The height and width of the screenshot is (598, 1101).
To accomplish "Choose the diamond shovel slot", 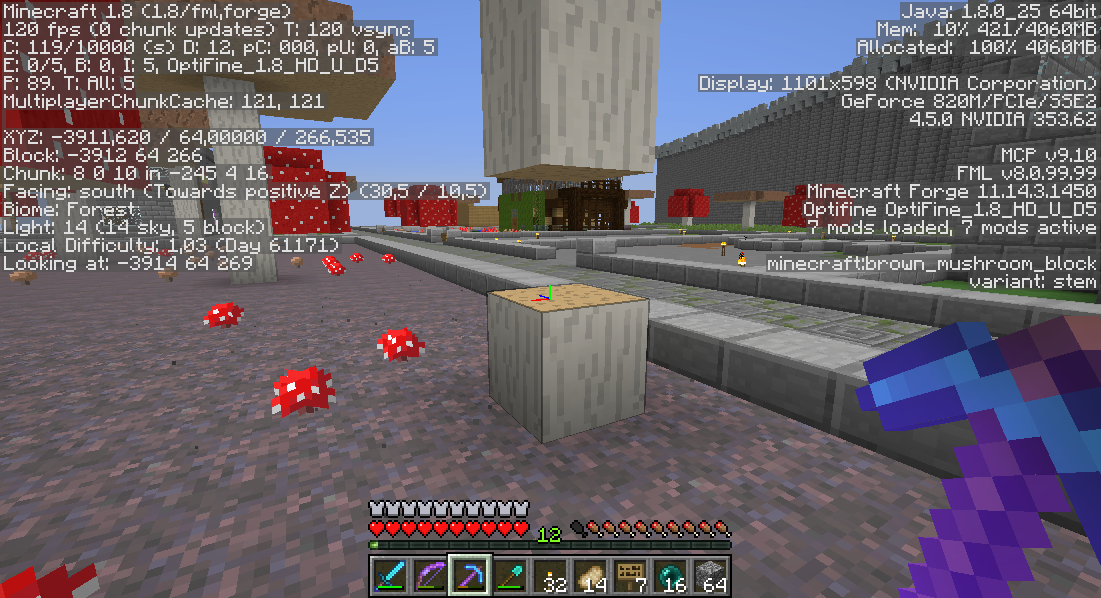I will click(509, 576).
